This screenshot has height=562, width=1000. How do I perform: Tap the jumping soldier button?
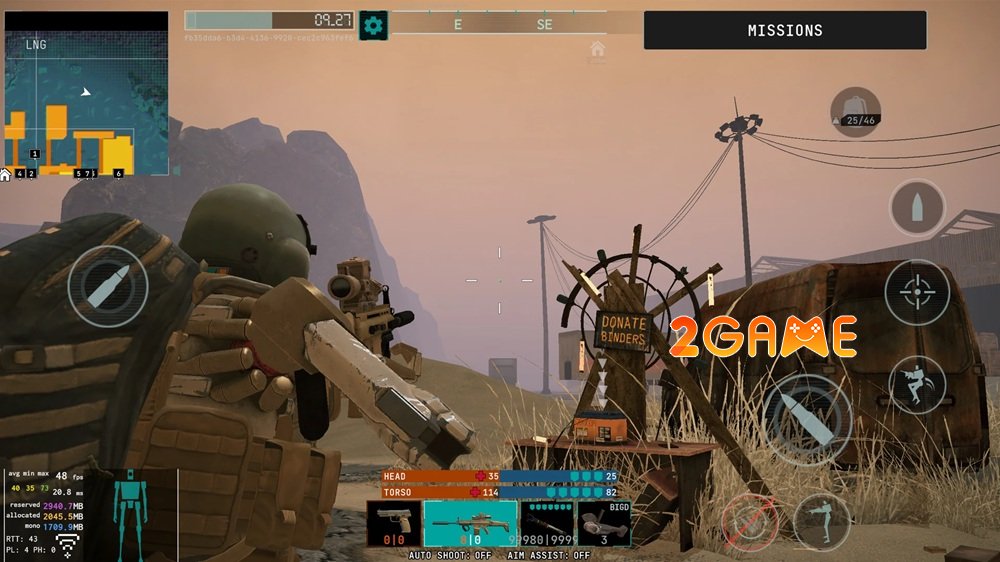(x=917, y=385)
